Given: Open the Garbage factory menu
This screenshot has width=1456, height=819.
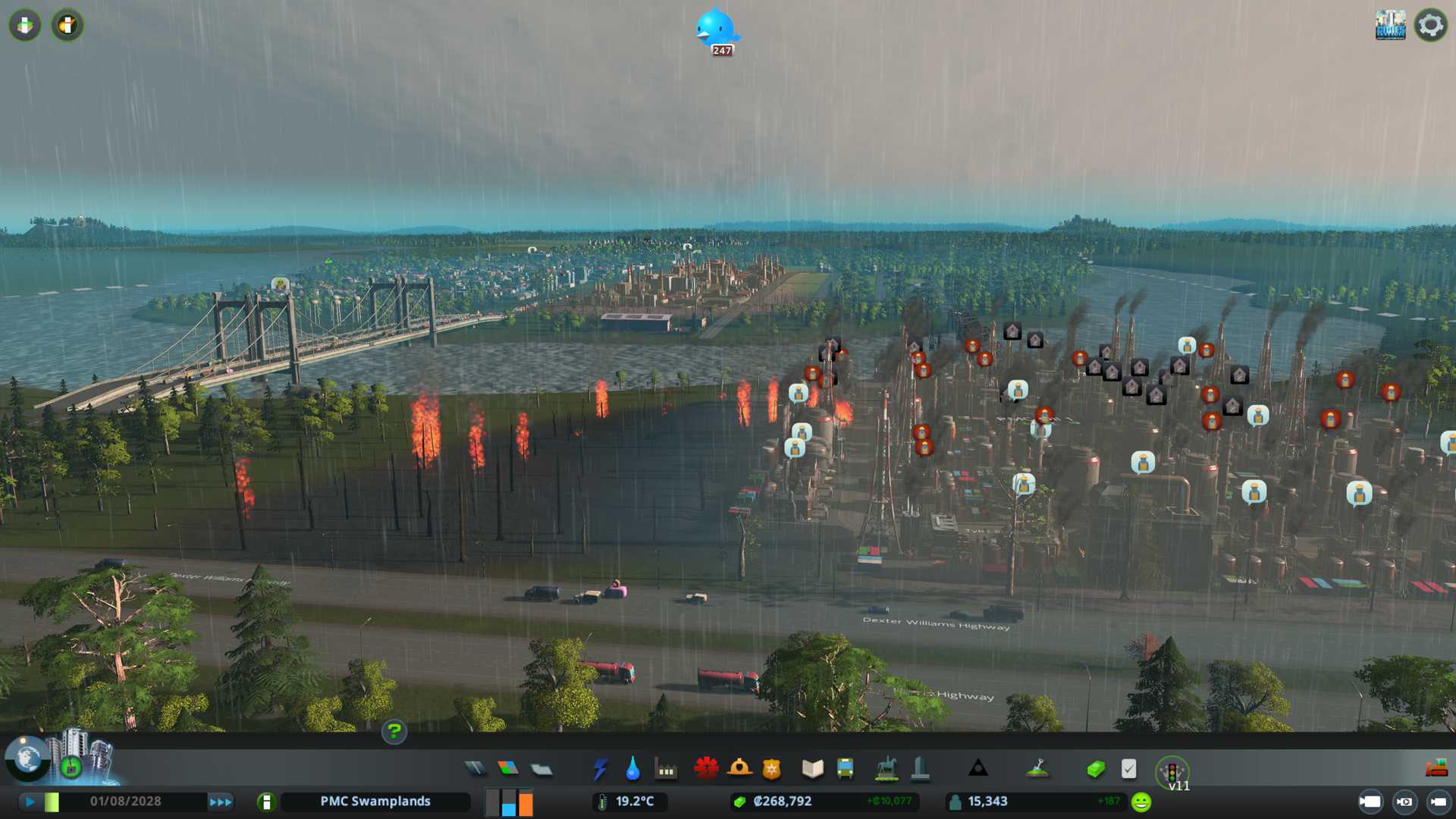Looking at the screenshot, I should pyautogui.click(x=666, y=770).
